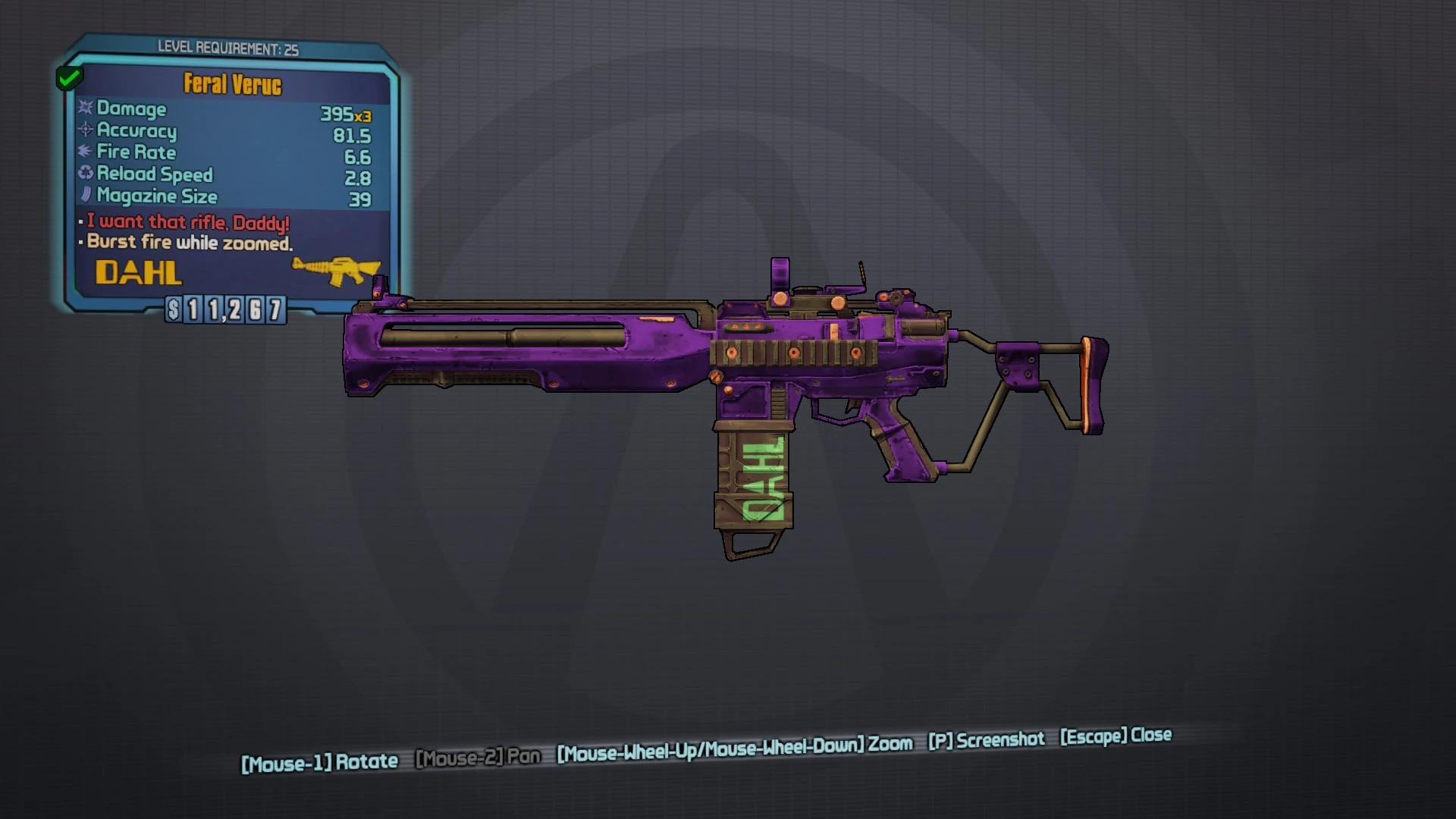The image size is (1456, 819).
Task: Click the Escape Close option
Action: (x=1115, y=737)
